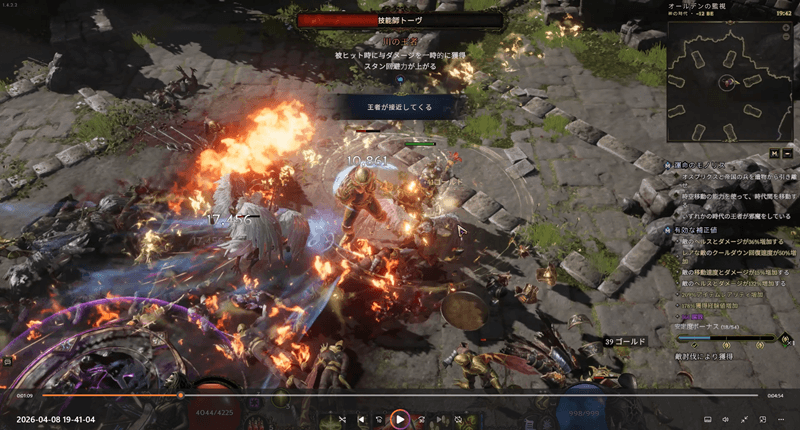Click the circular minimap panel
Image resolution: width=800 pixels, height=430 pixels.
[727, 78]
